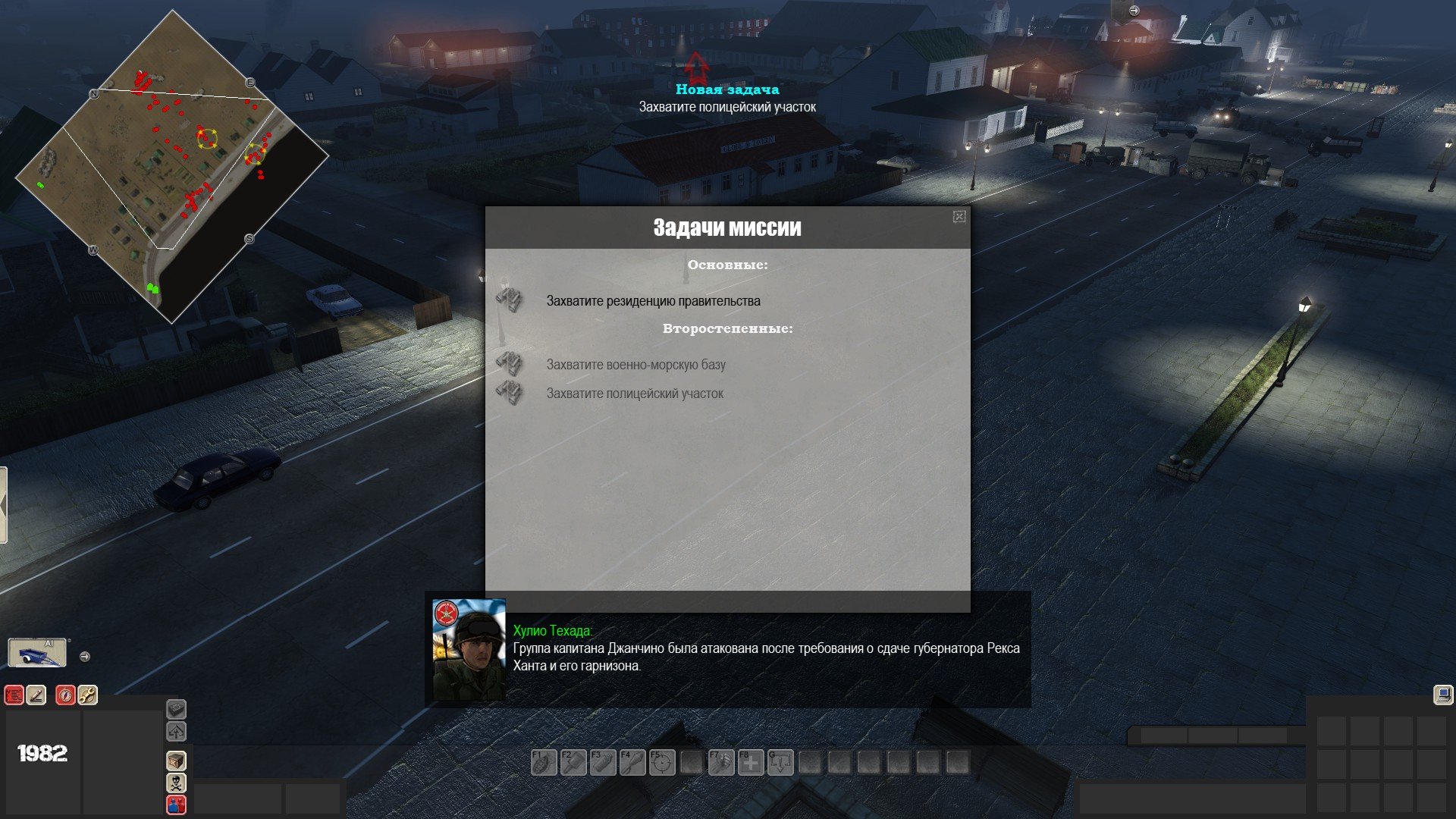
Task: Open the blue and red figures icon
Action: [176, 805]
